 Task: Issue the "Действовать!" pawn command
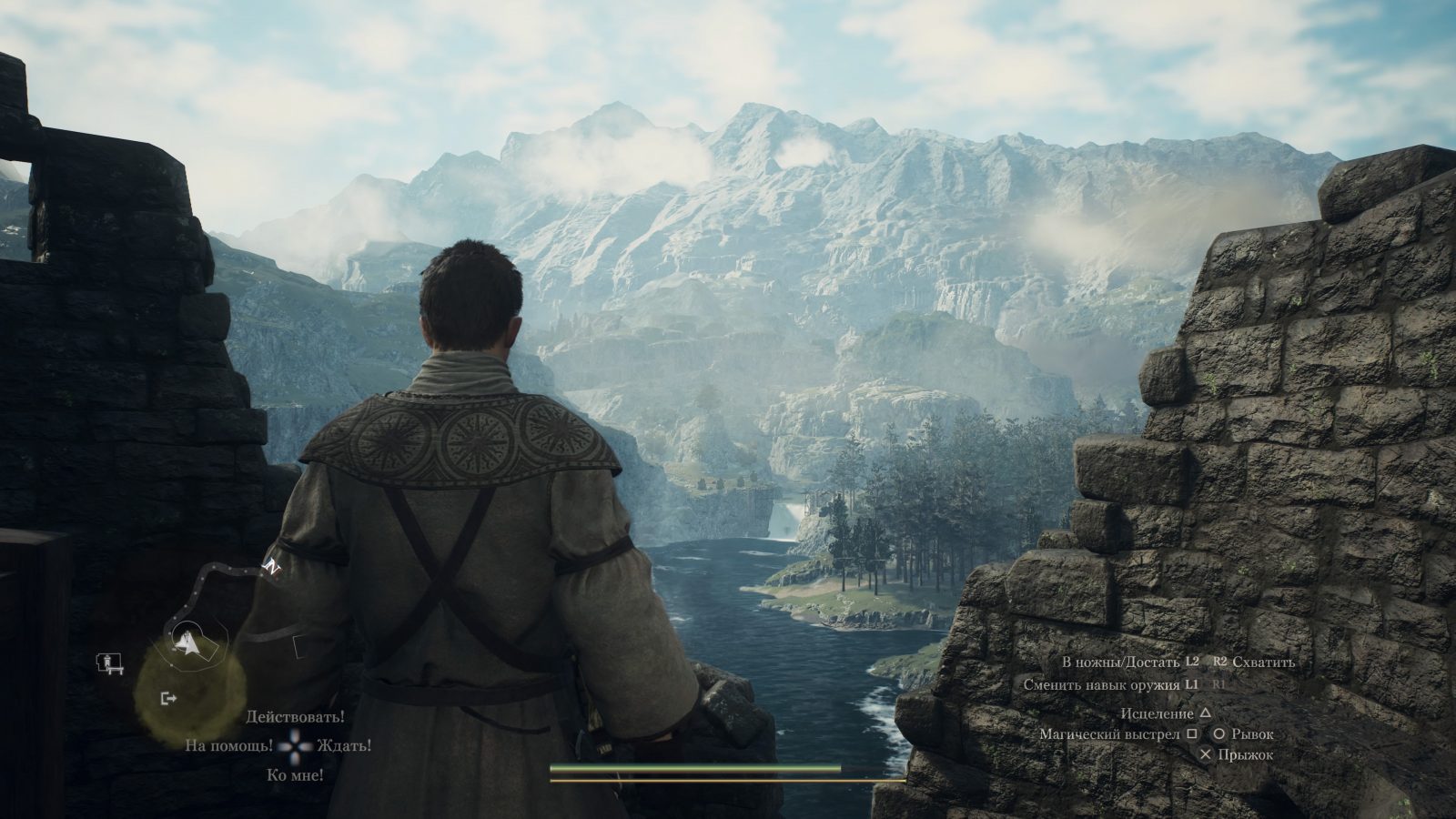(296, 717)
